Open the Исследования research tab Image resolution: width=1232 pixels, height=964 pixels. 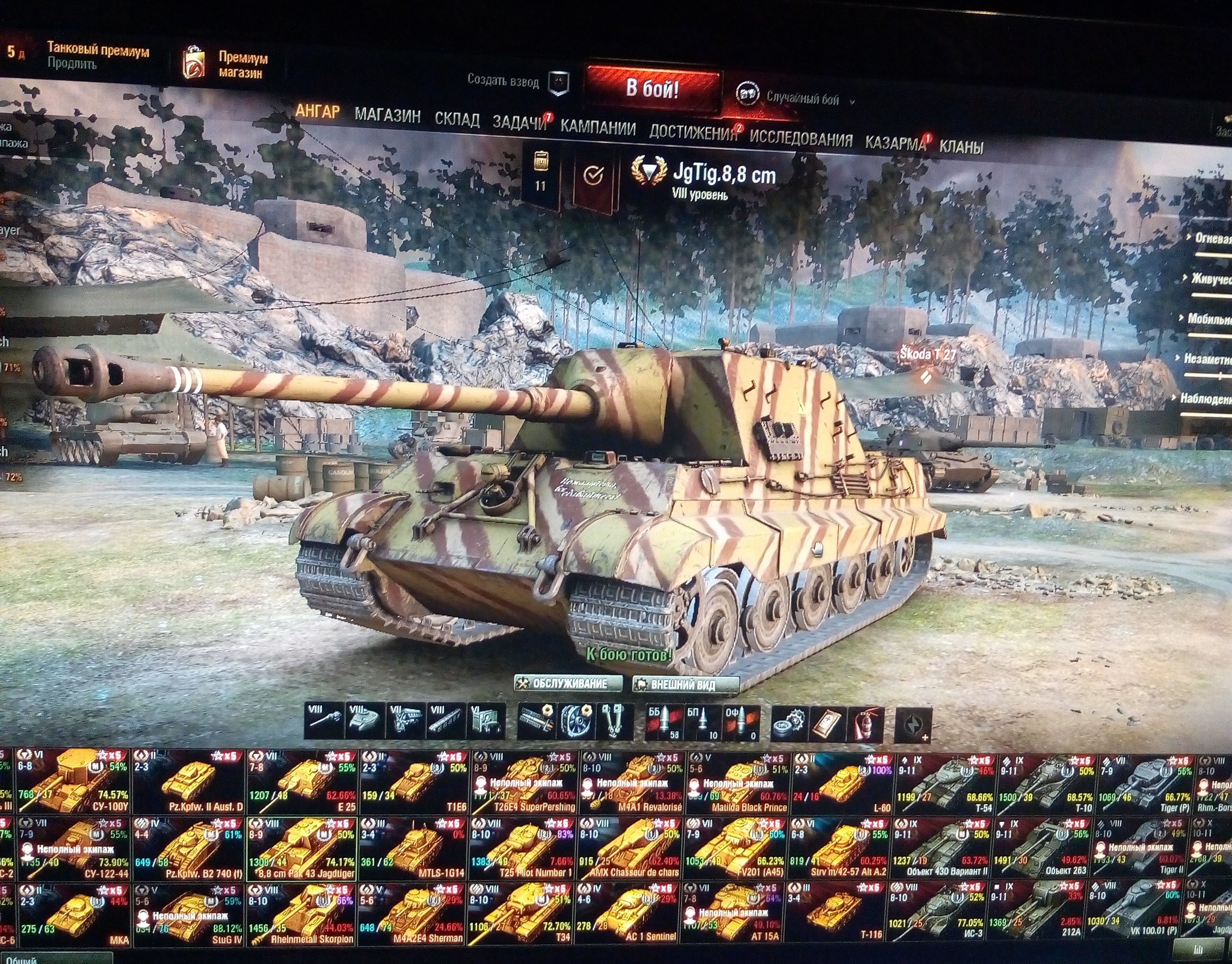click(x=801, y=139)
